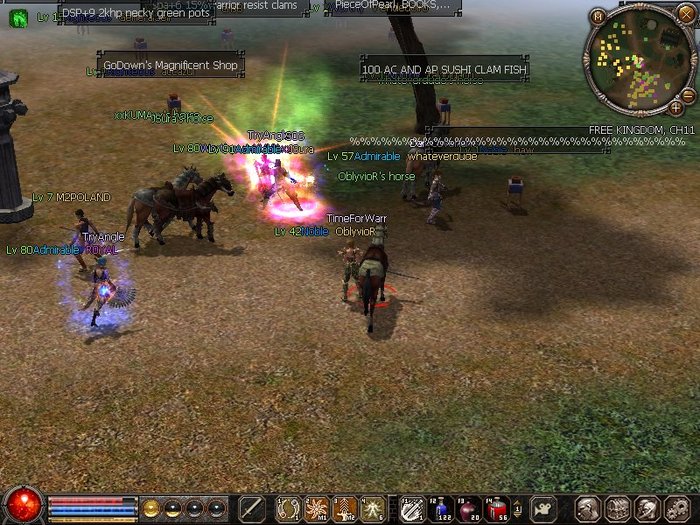The image size is (700, 525).
Task: Open the system settings gear button
Action: [x=675, y=508]
